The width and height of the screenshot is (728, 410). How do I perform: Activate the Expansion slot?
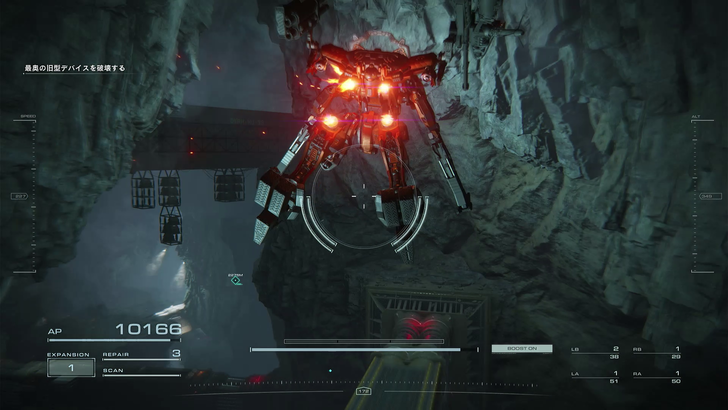pyautogui.click(x=70, y=367)
